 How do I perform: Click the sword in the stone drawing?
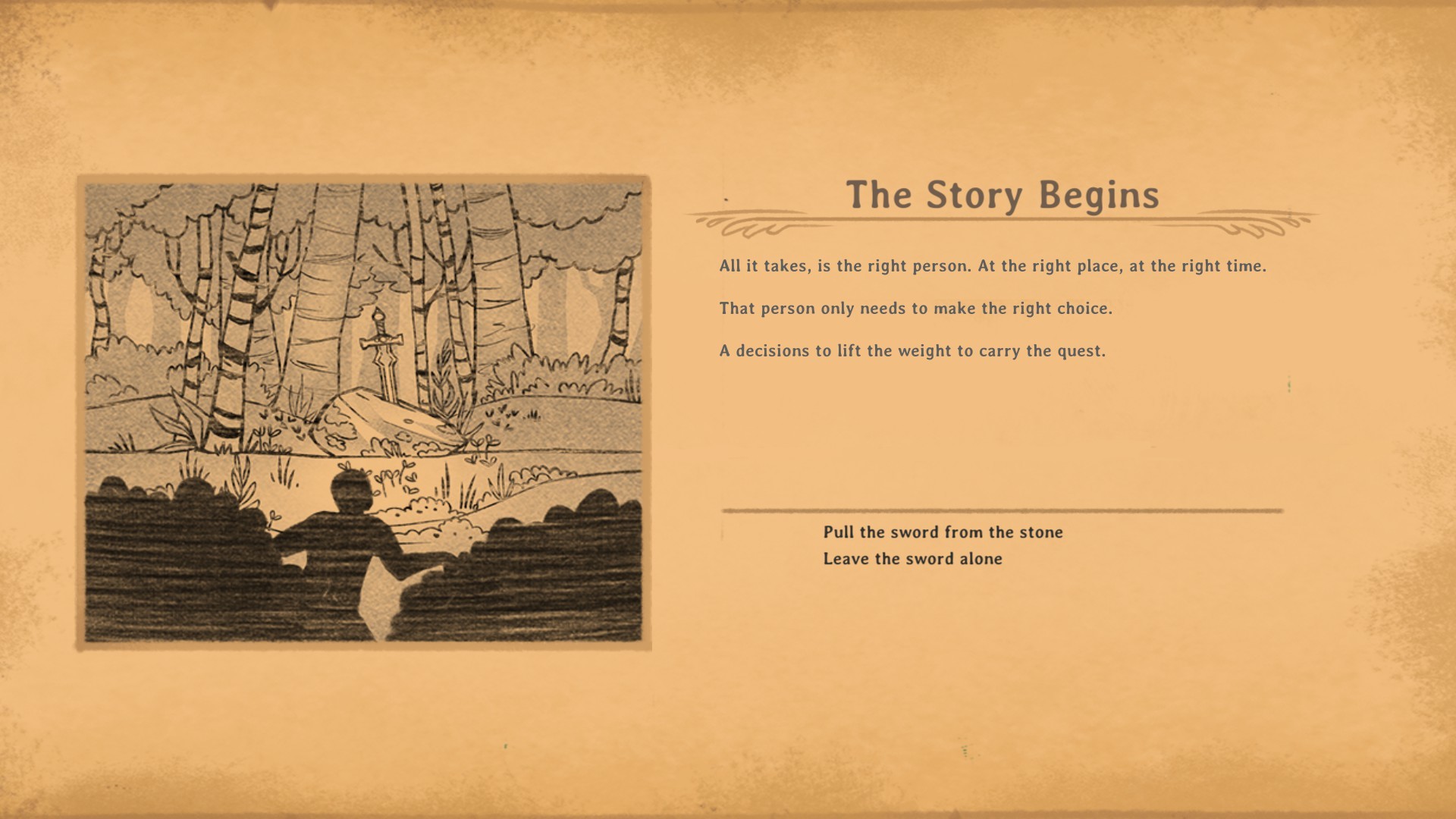(x=381, y=349)
